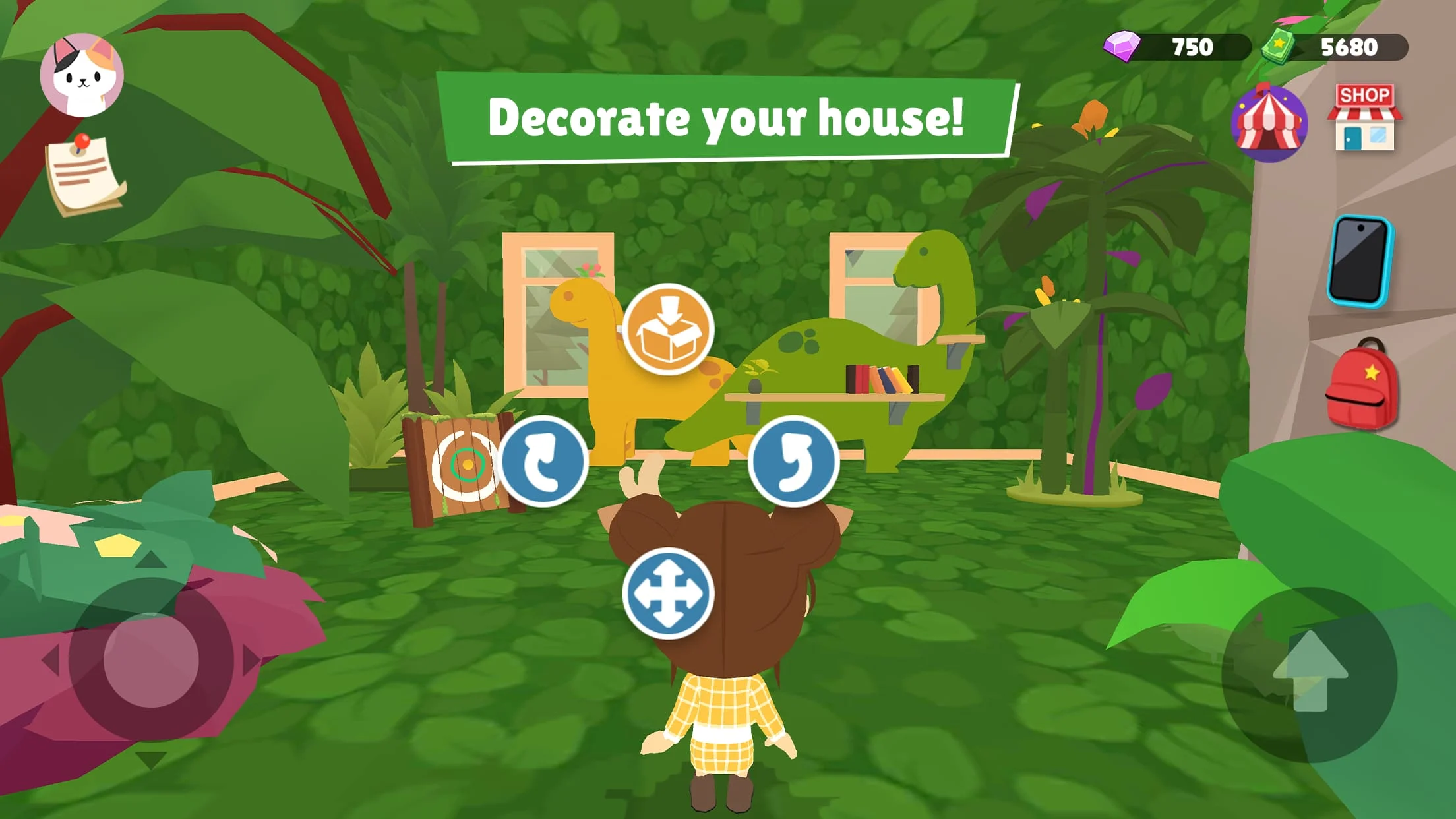The height and width of the screenshot is (819, 1456).
Task: Open your cat avatar profile
Action: [x=83, y=73]
